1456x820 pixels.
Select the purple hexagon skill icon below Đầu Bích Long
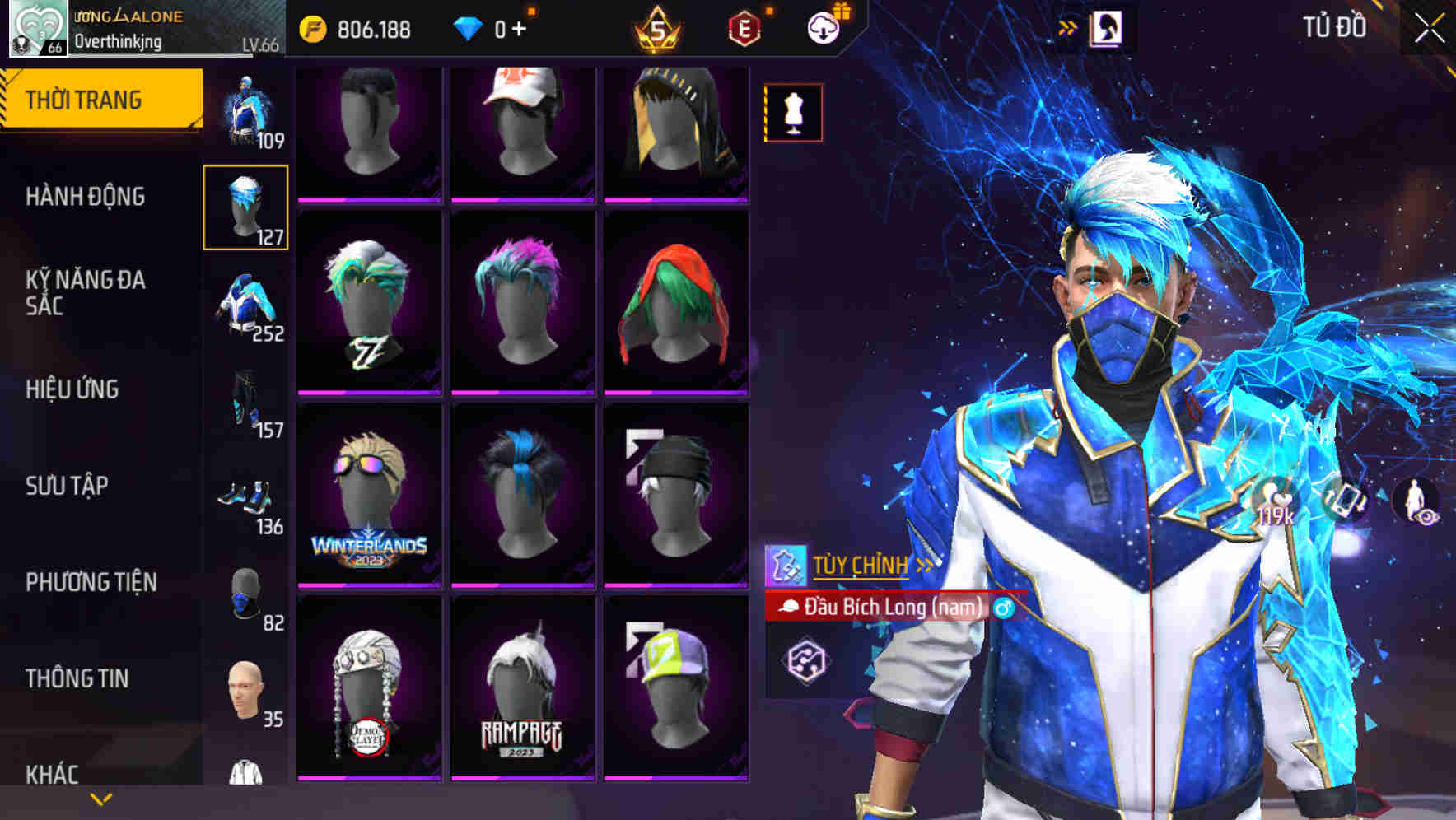808,660
